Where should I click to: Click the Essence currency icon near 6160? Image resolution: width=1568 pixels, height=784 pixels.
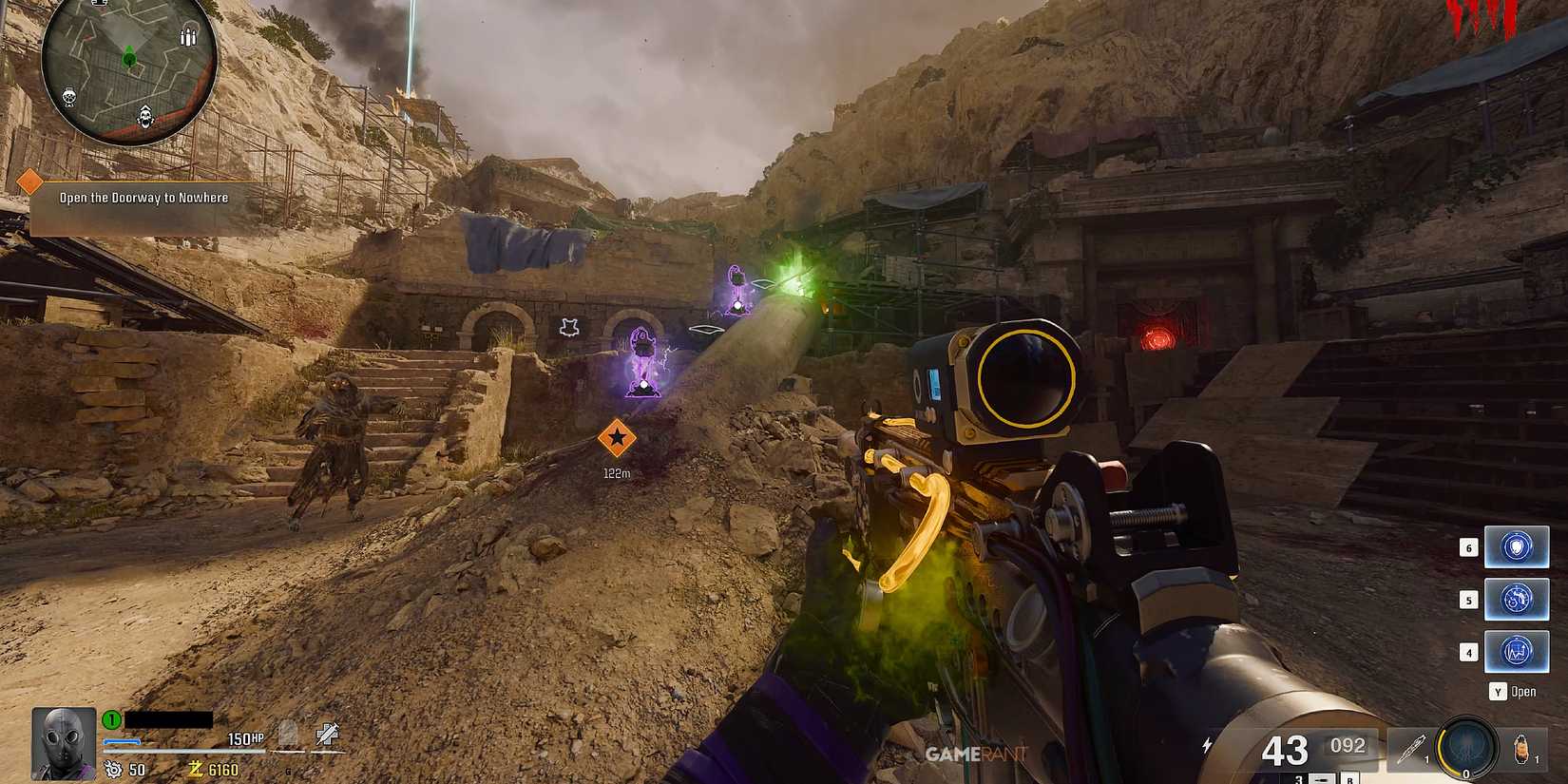[197, 768]
